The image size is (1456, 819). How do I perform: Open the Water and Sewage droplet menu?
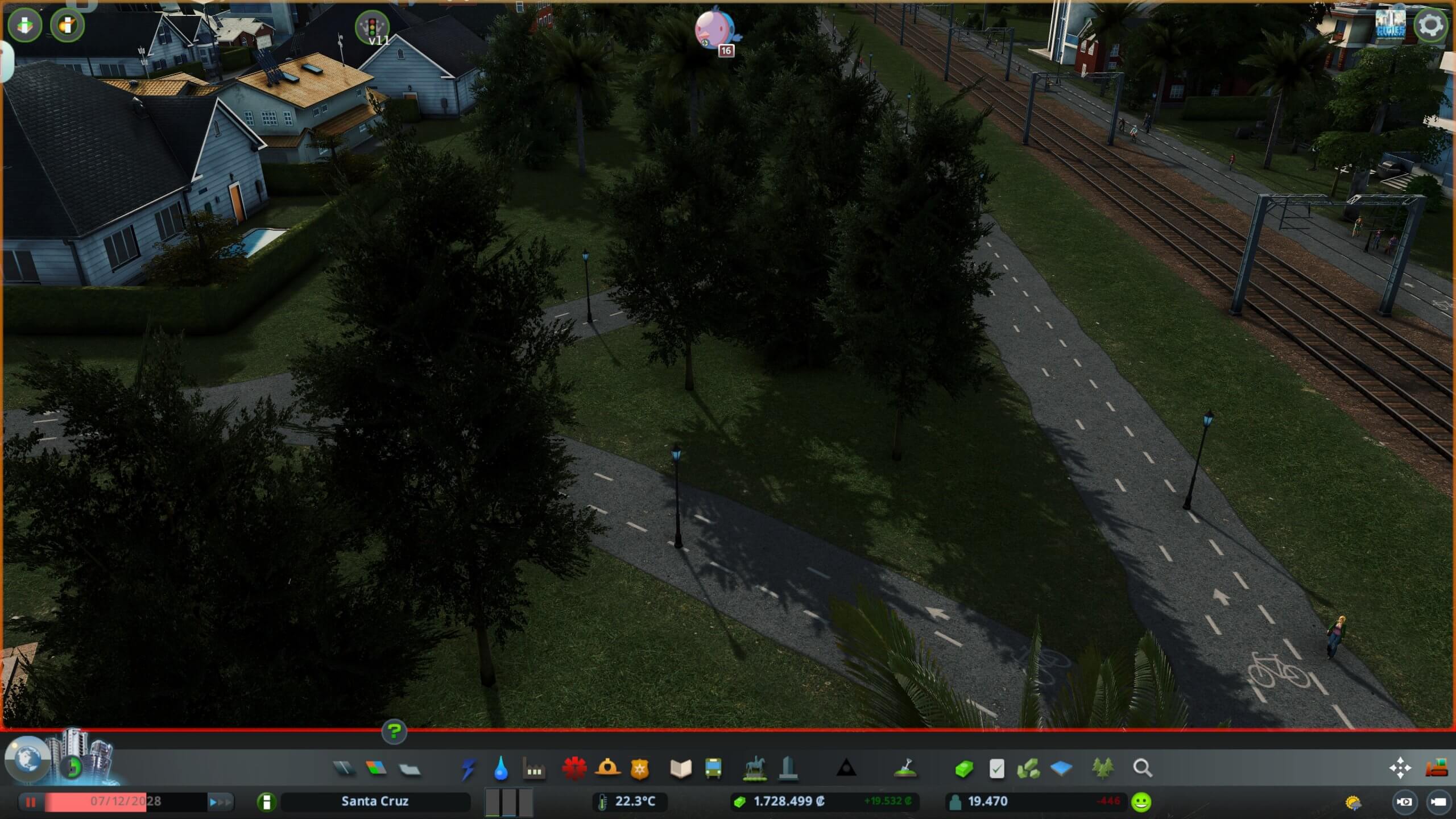click(x=500, y=769)
